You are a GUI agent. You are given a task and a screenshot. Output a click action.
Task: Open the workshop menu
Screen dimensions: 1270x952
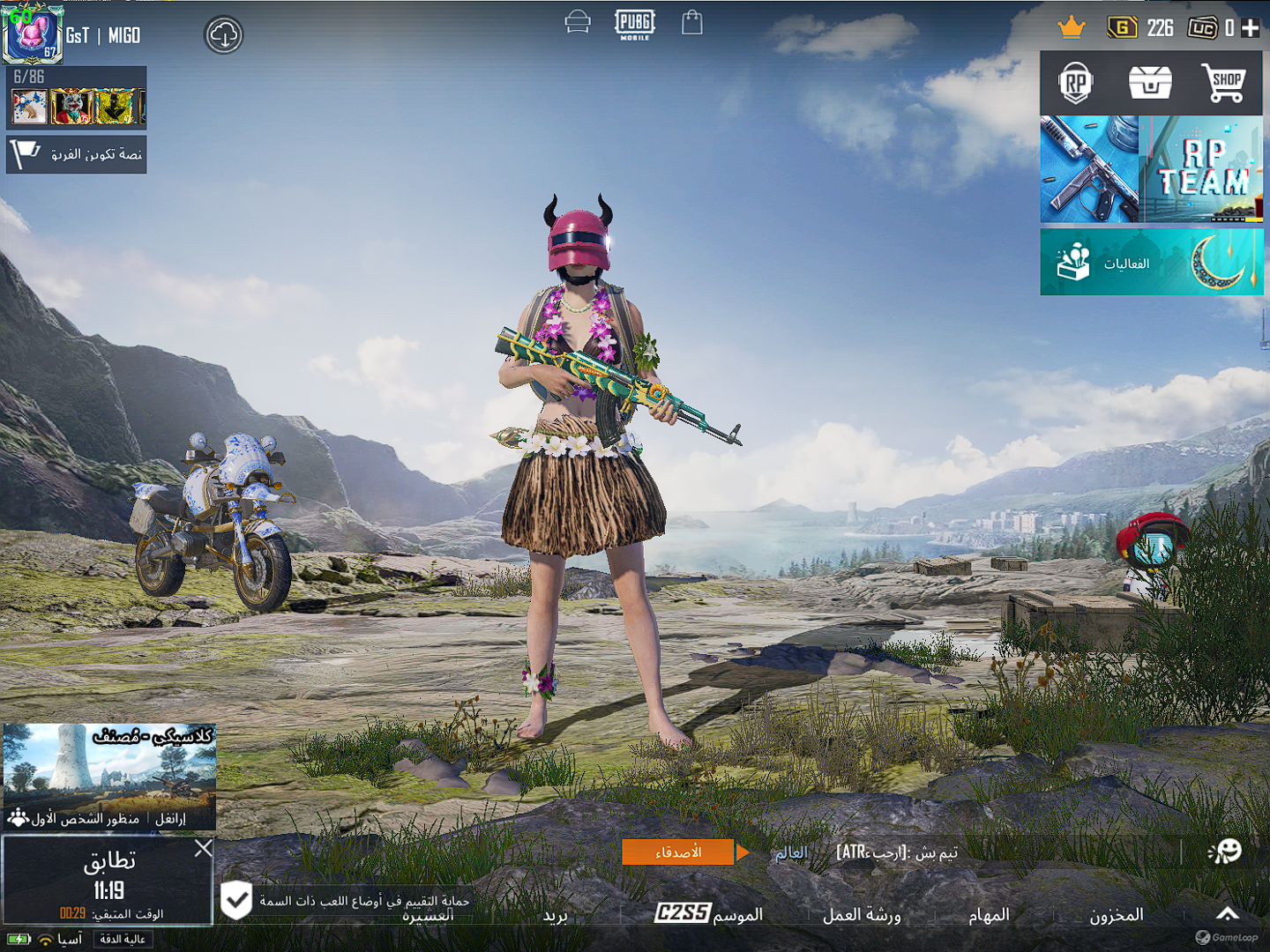(x=862, y=915)
